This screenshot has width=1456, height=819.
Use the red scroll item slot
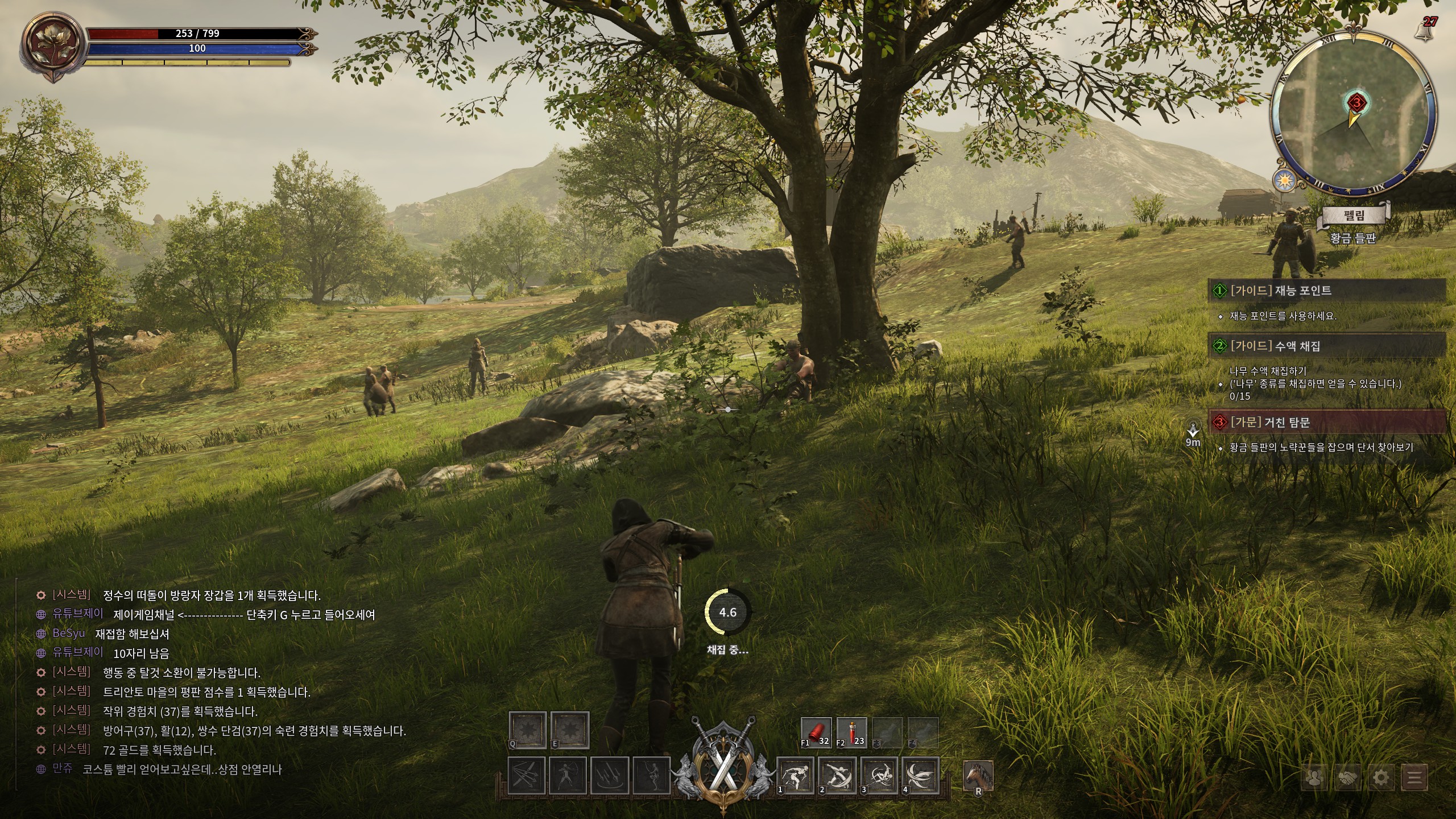[816, 733]
